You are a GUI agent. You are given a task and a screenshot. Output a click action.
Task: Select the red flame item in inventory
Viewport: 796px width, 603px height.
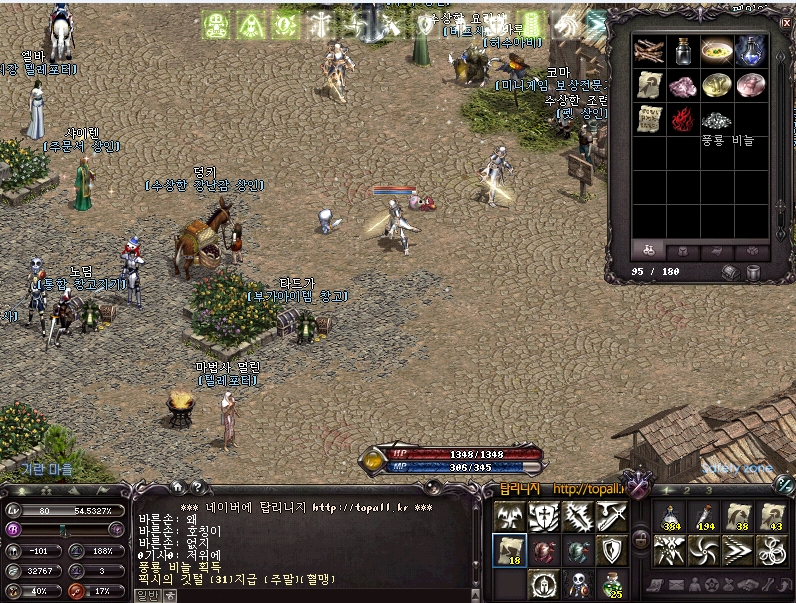tap(683, 120)
